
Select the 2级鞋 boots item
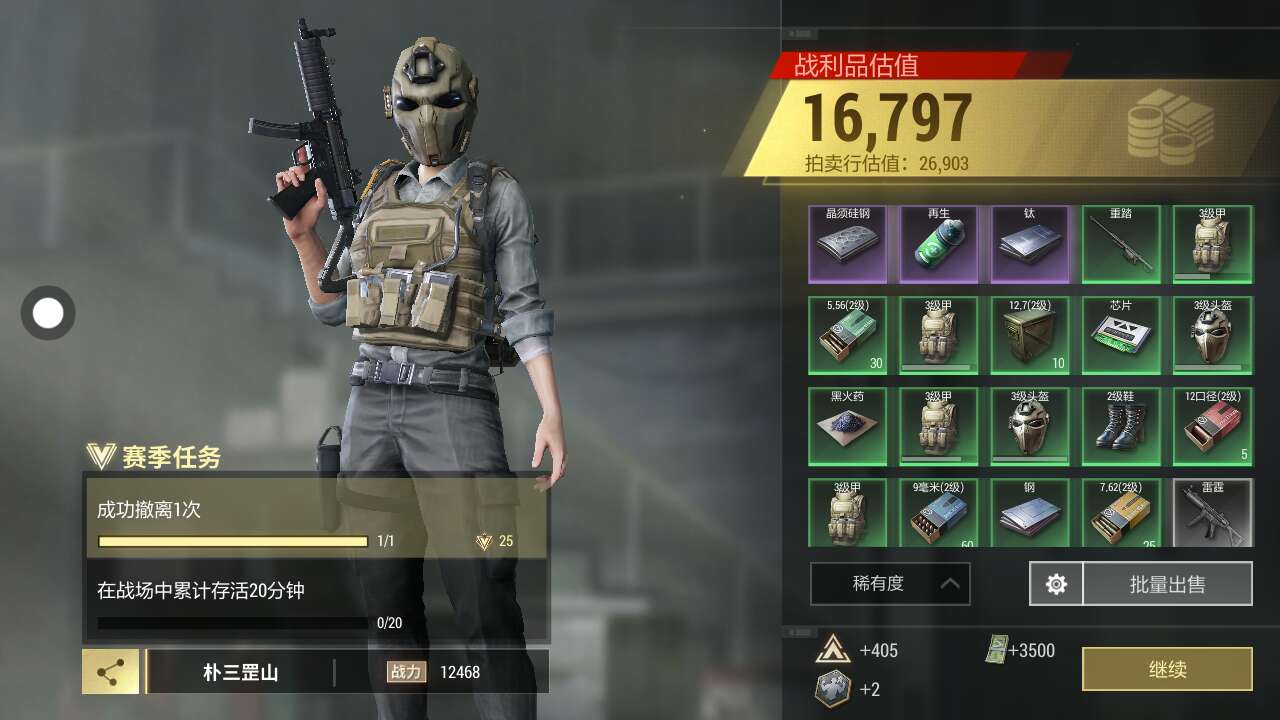[1121, 427]
